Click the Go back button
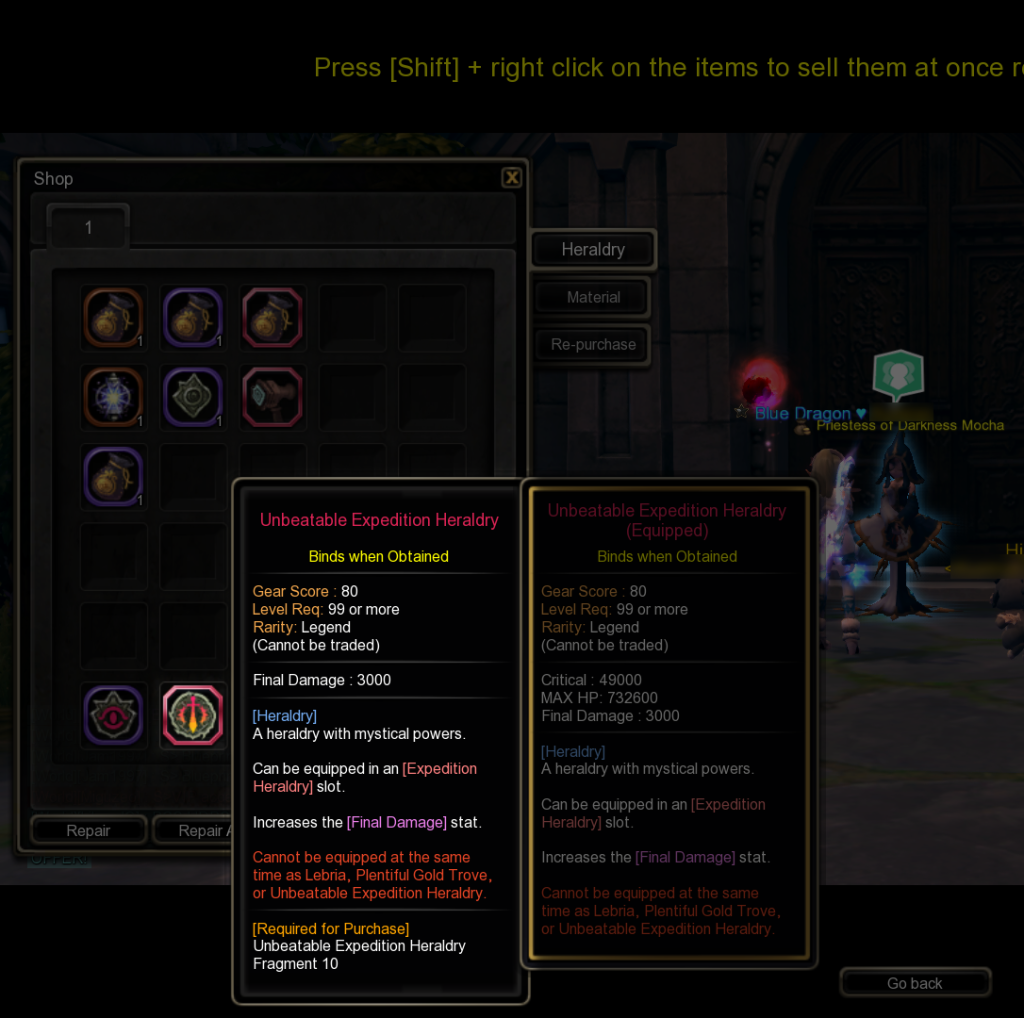 914,983
